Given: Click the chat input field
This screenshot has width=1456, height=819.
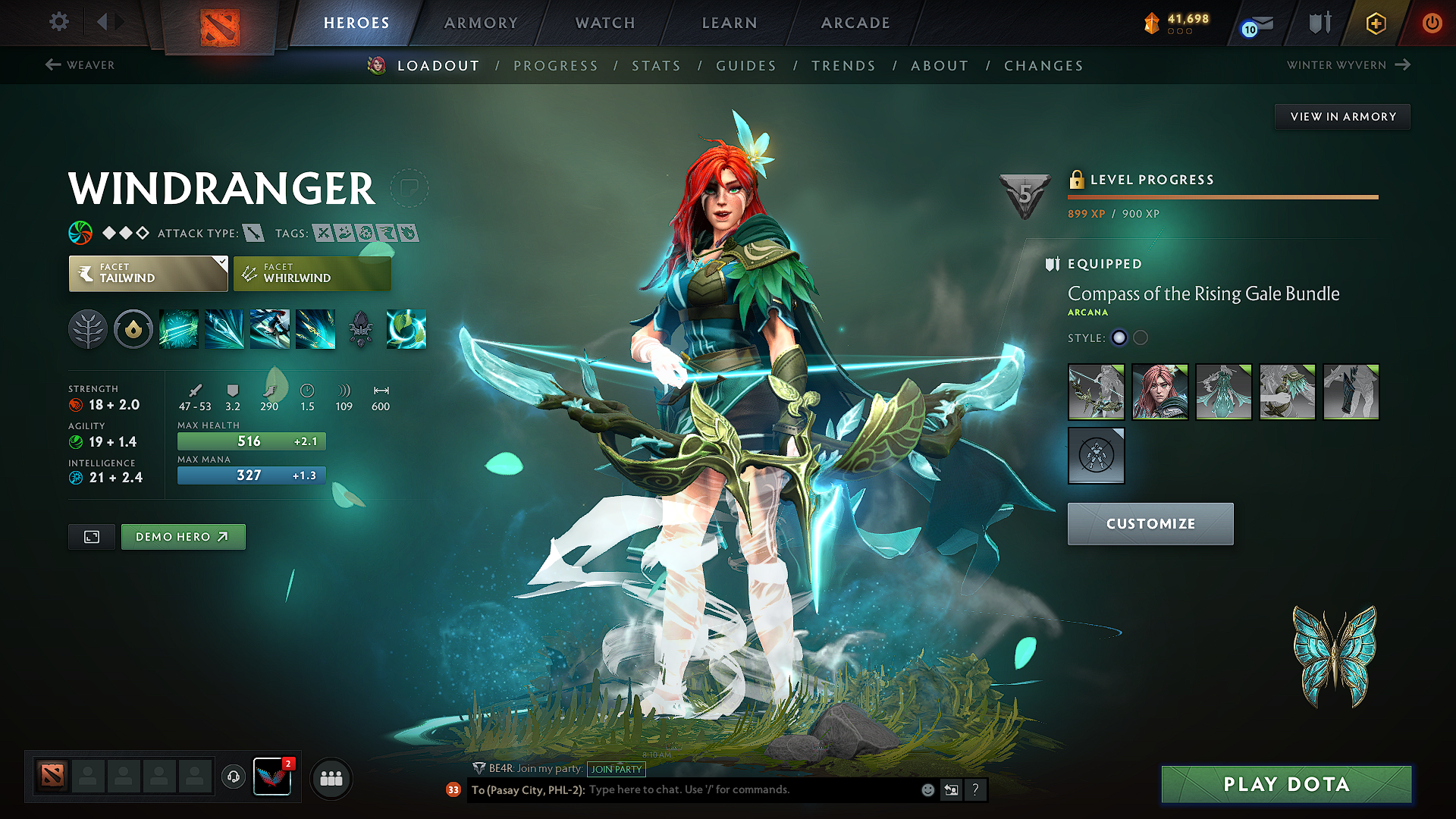Looking at the screenshot, I should [751, 790].
